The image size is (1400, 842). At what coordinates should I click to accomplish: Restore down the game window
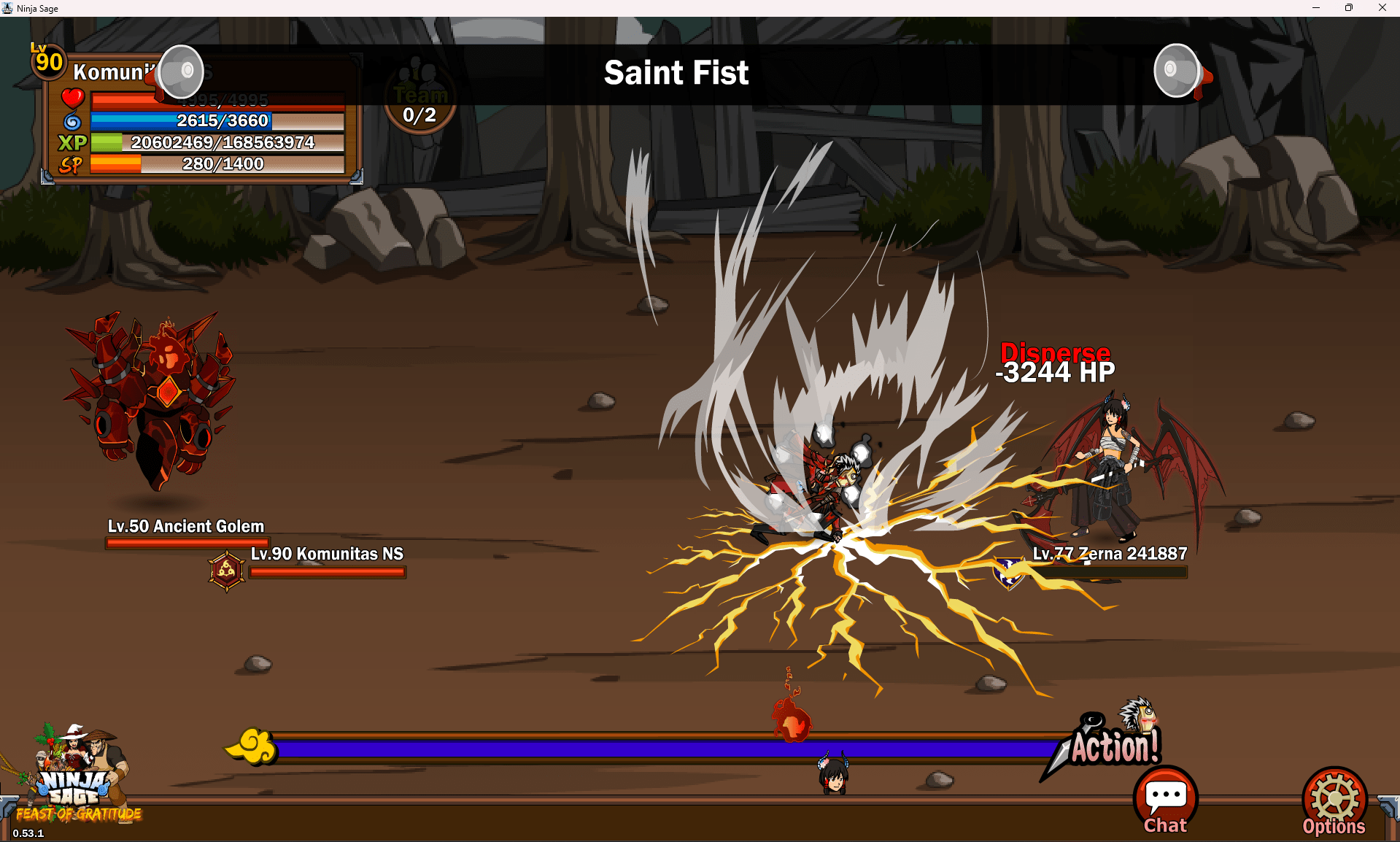[1349, 8]
